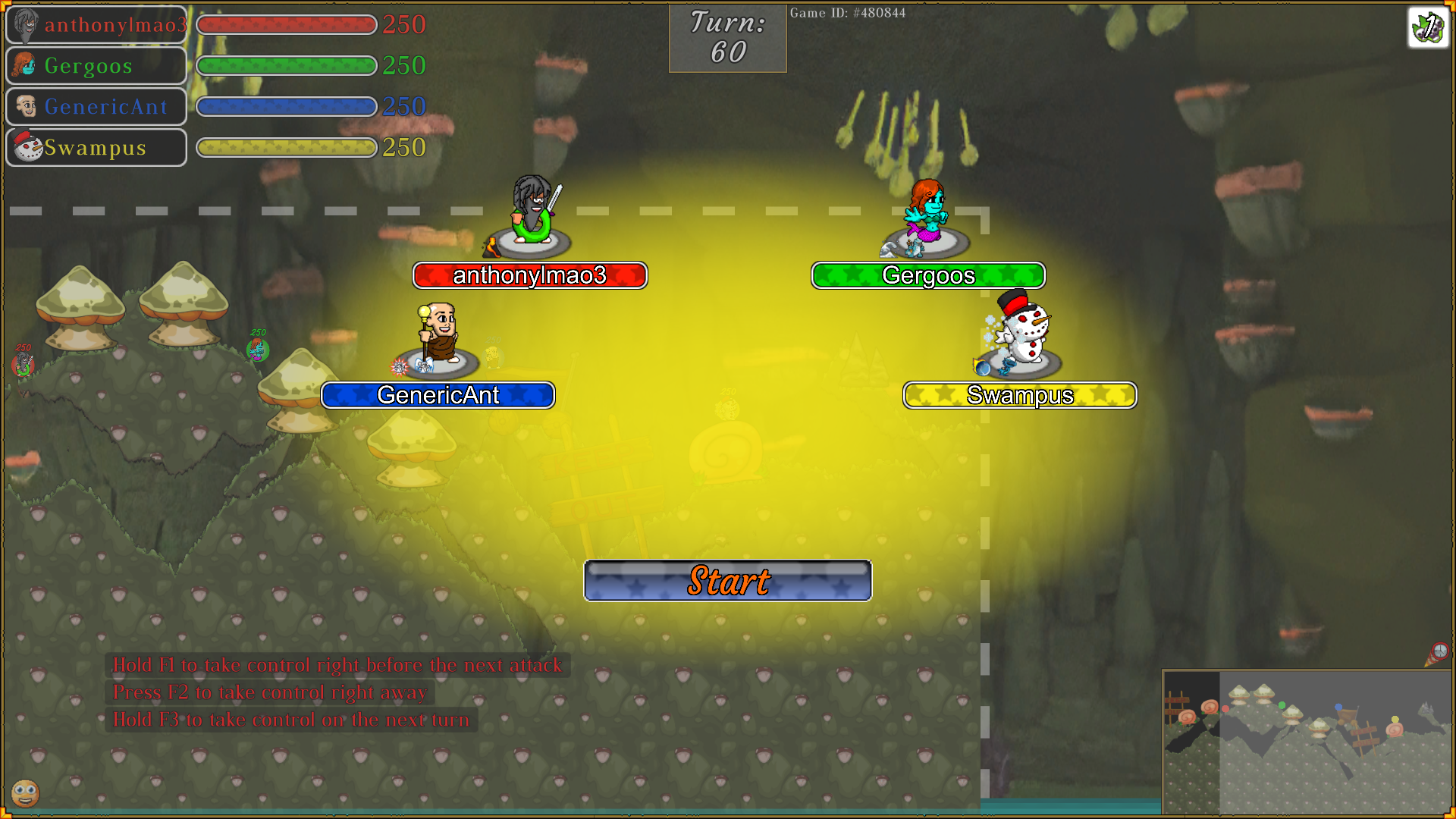Screen dimensions: 1456x819
Task: Click the Game ID #480844 label
Action: [x=847, y=13]
